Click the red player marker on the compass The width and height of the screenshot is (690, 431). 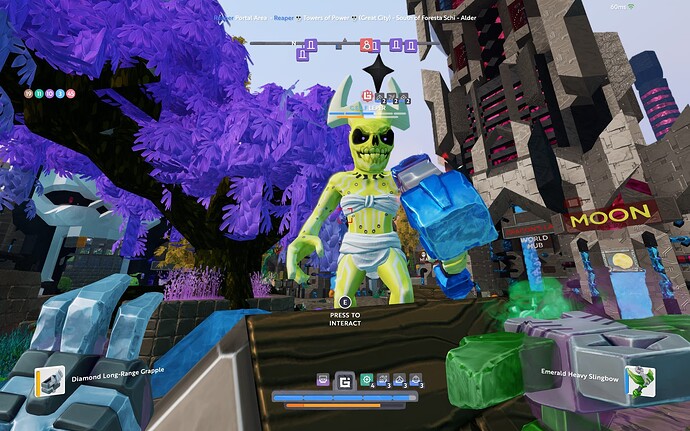tap(367, 44)
